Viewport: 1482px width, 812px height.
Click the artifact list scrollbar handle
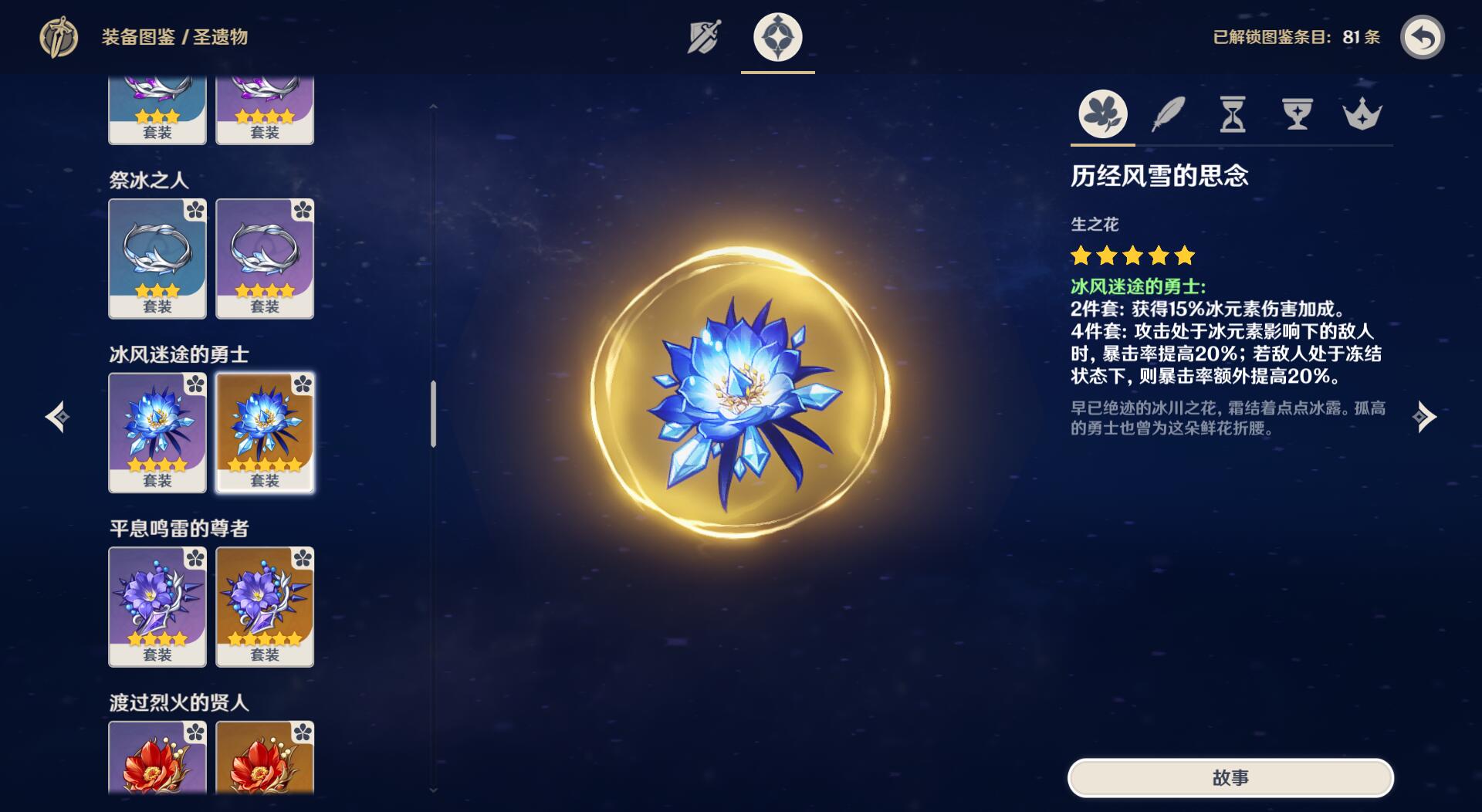point(434,414)
